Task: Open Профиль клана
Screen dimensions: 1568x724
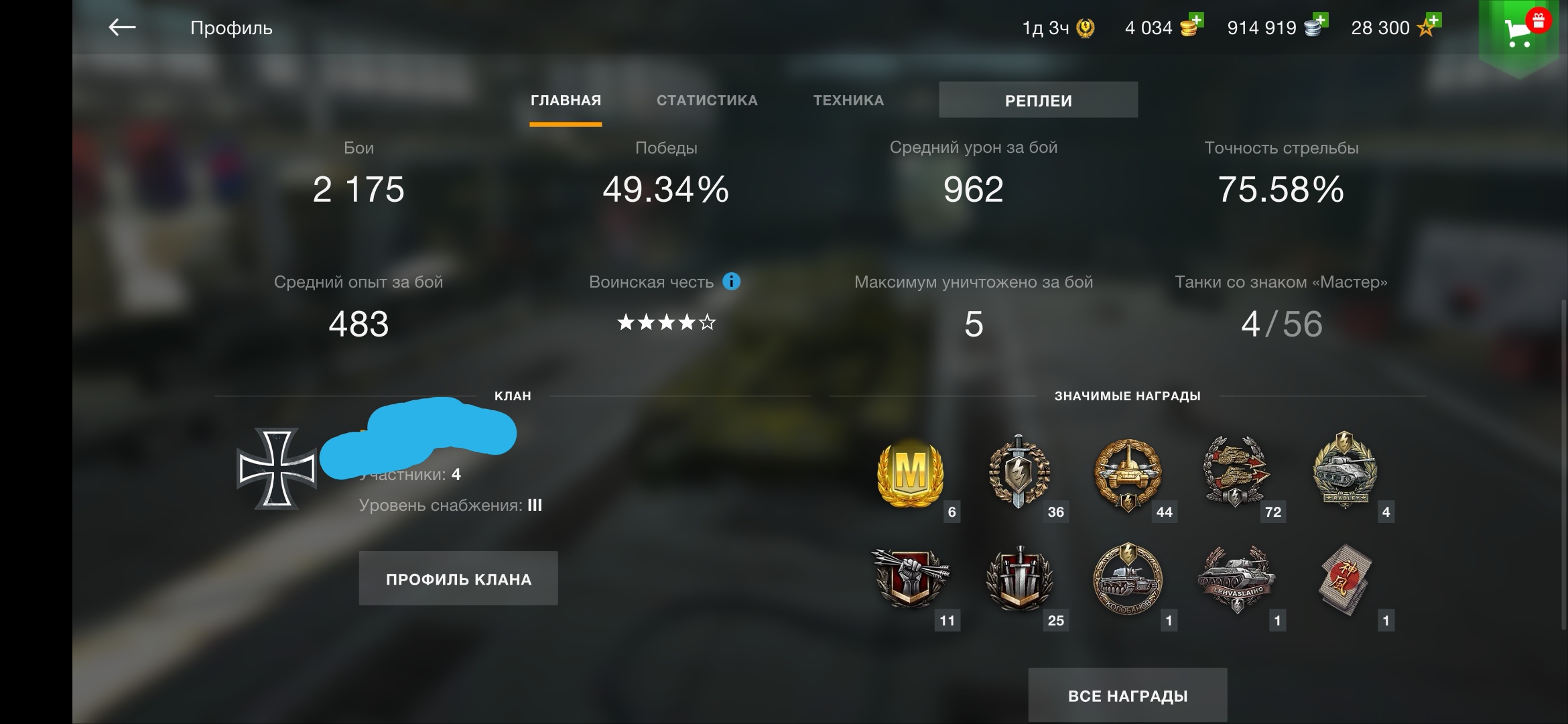Action: (458, 578)
